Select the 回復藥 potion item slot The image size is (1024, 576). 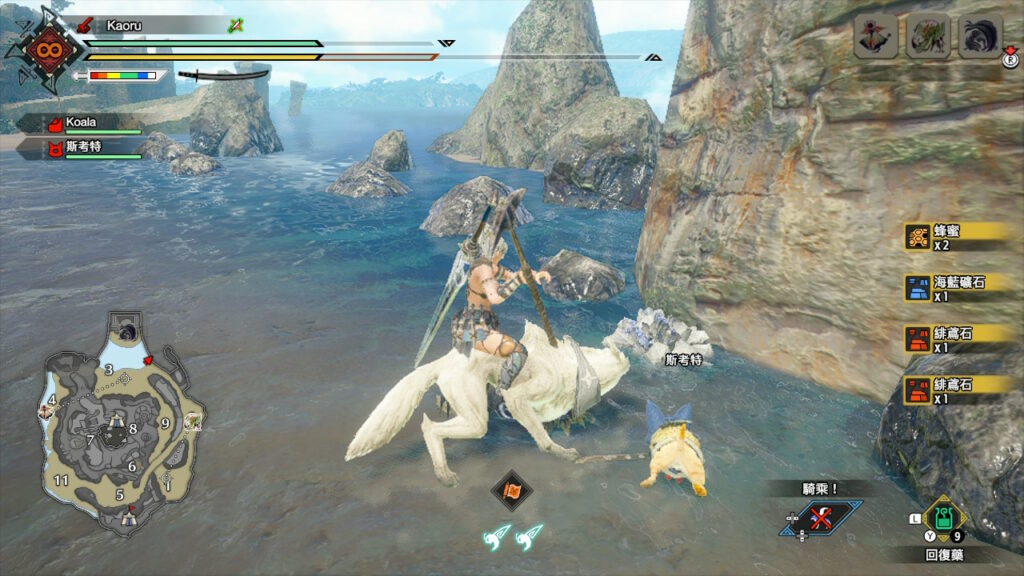pos(942,519)
